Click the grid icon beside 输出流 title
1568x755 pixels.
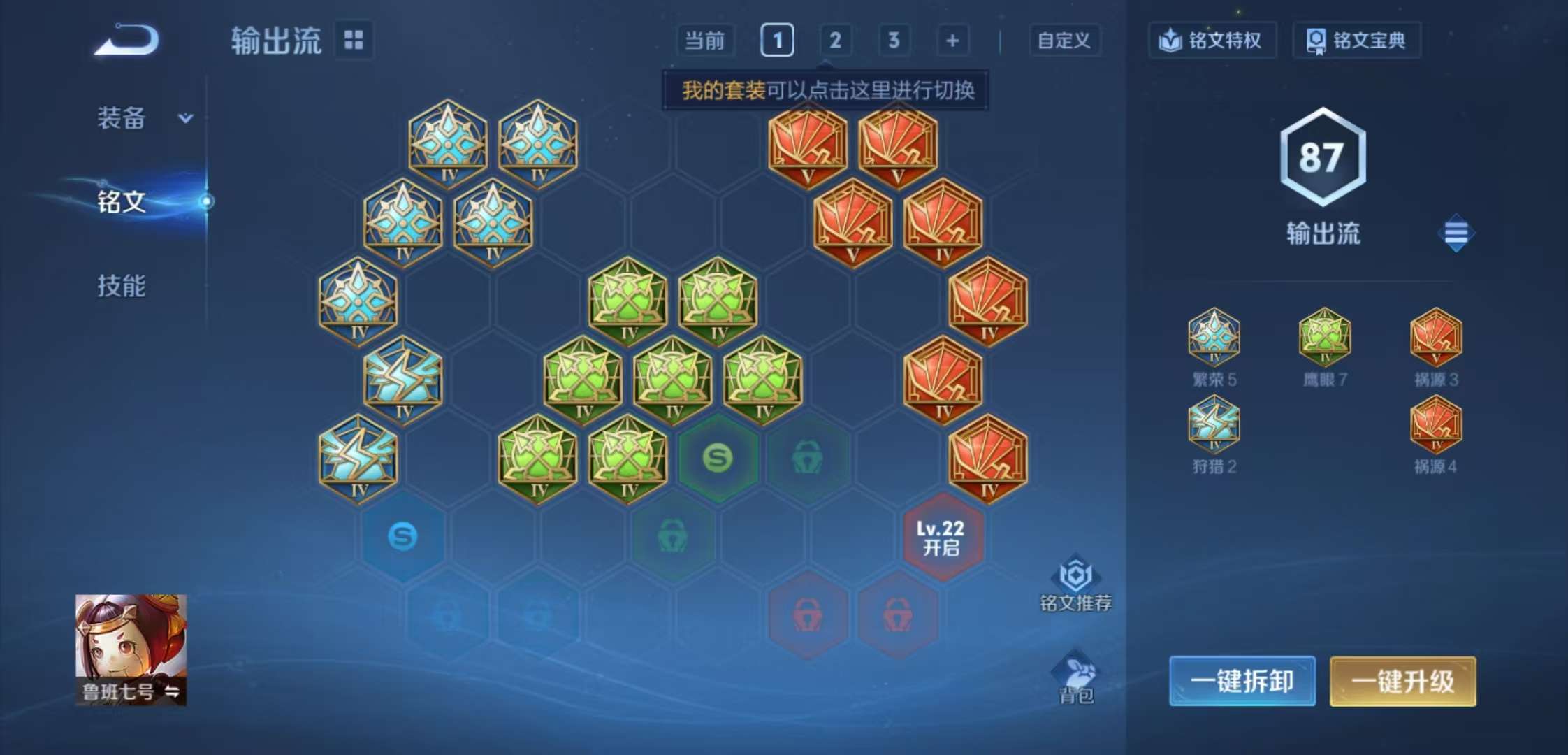pyautogui.click(x=354, y=41)
